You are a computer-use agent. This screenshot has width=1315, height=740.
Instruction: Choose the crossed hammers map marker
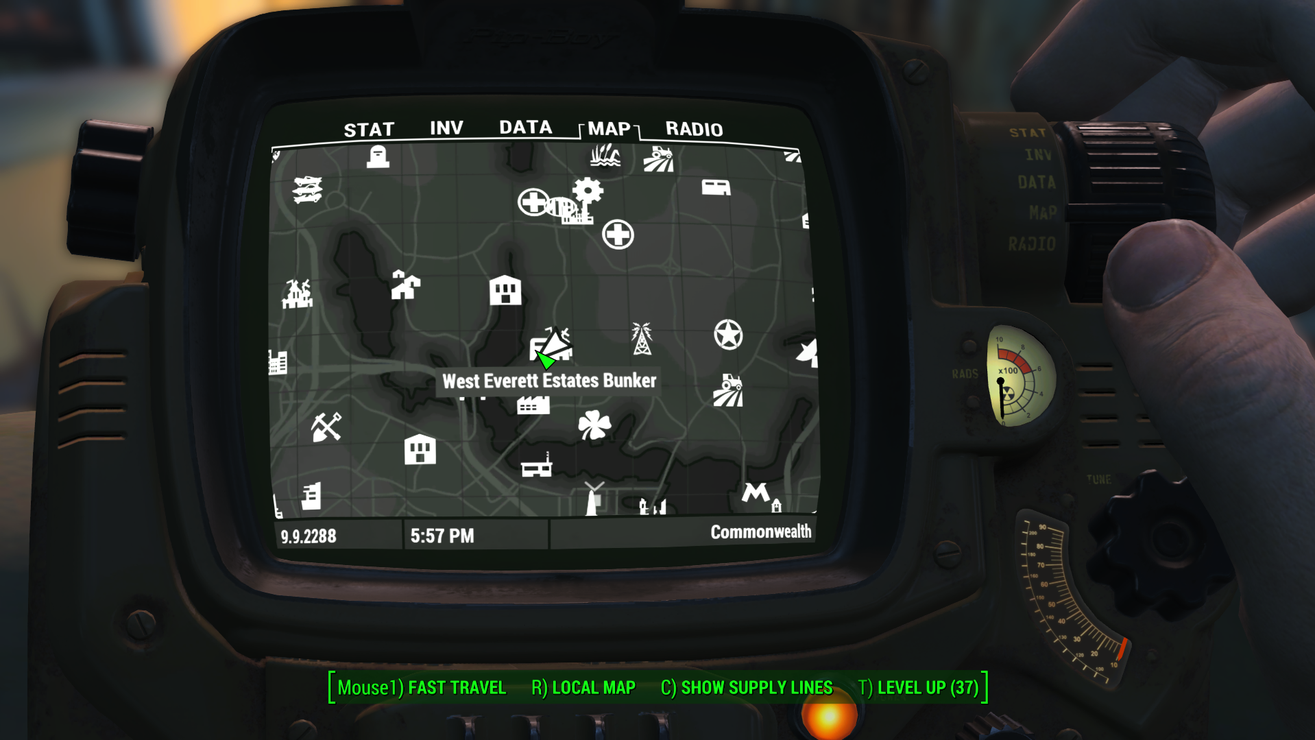(x=326, y=427)
